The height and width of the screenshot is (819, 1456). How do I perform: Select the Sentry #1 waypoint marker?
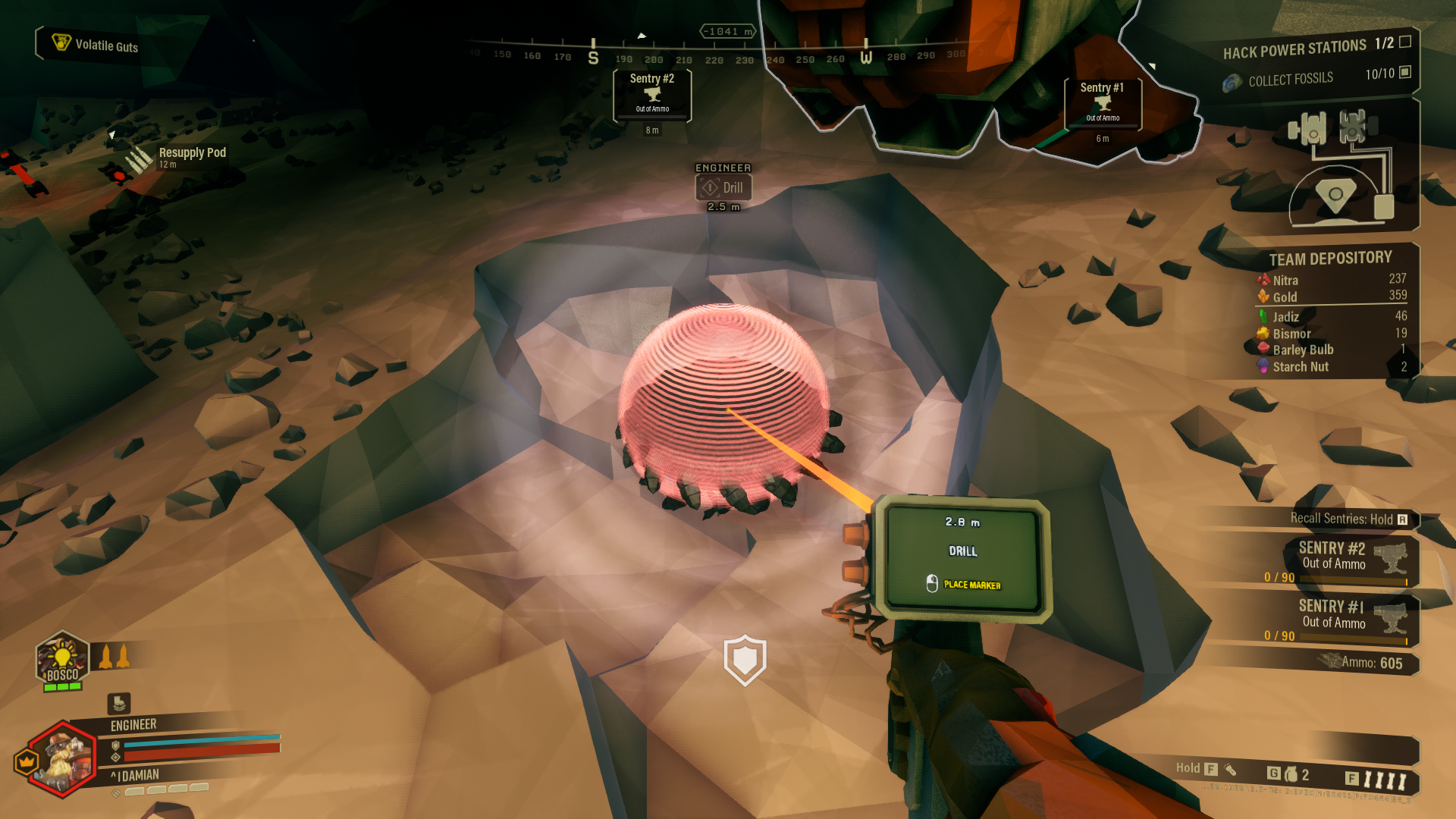point(1103,104)
